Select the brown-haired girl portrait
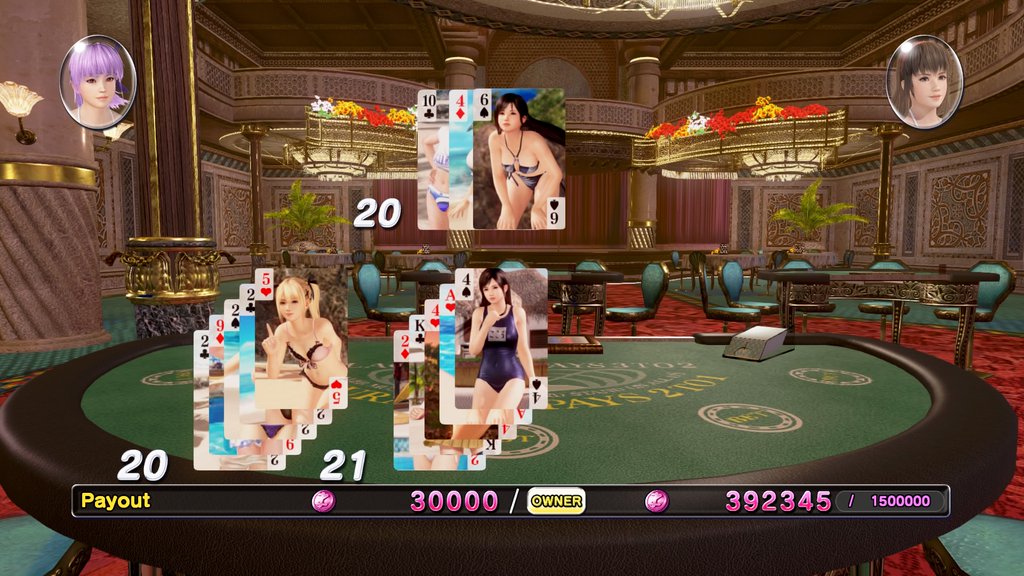This screenshot has width=1024, height=576. pos(924,82)
